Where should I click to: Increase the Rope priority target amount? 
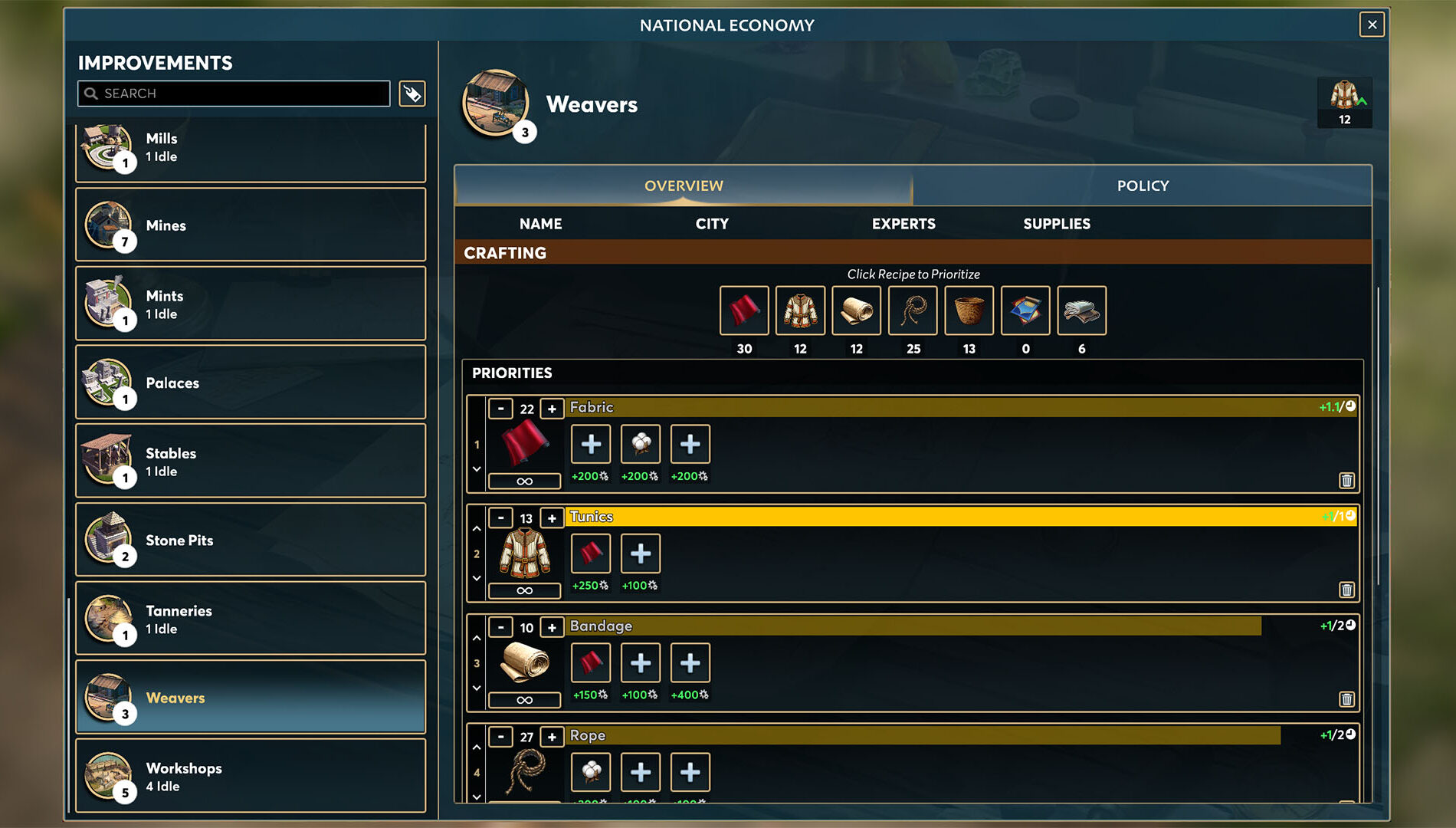coord(552,737)
